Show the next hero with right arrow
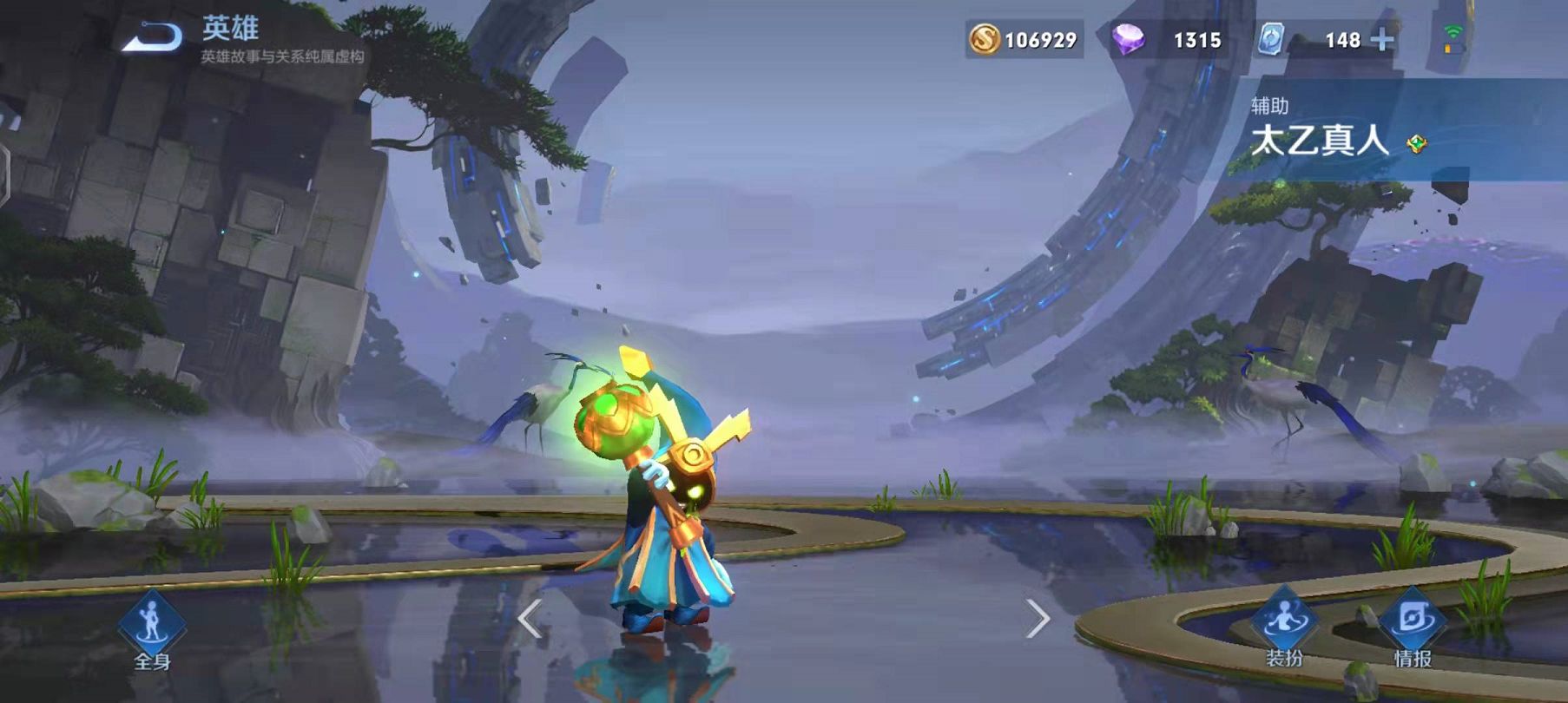 pyautogui.click(x=1037, y=619)
